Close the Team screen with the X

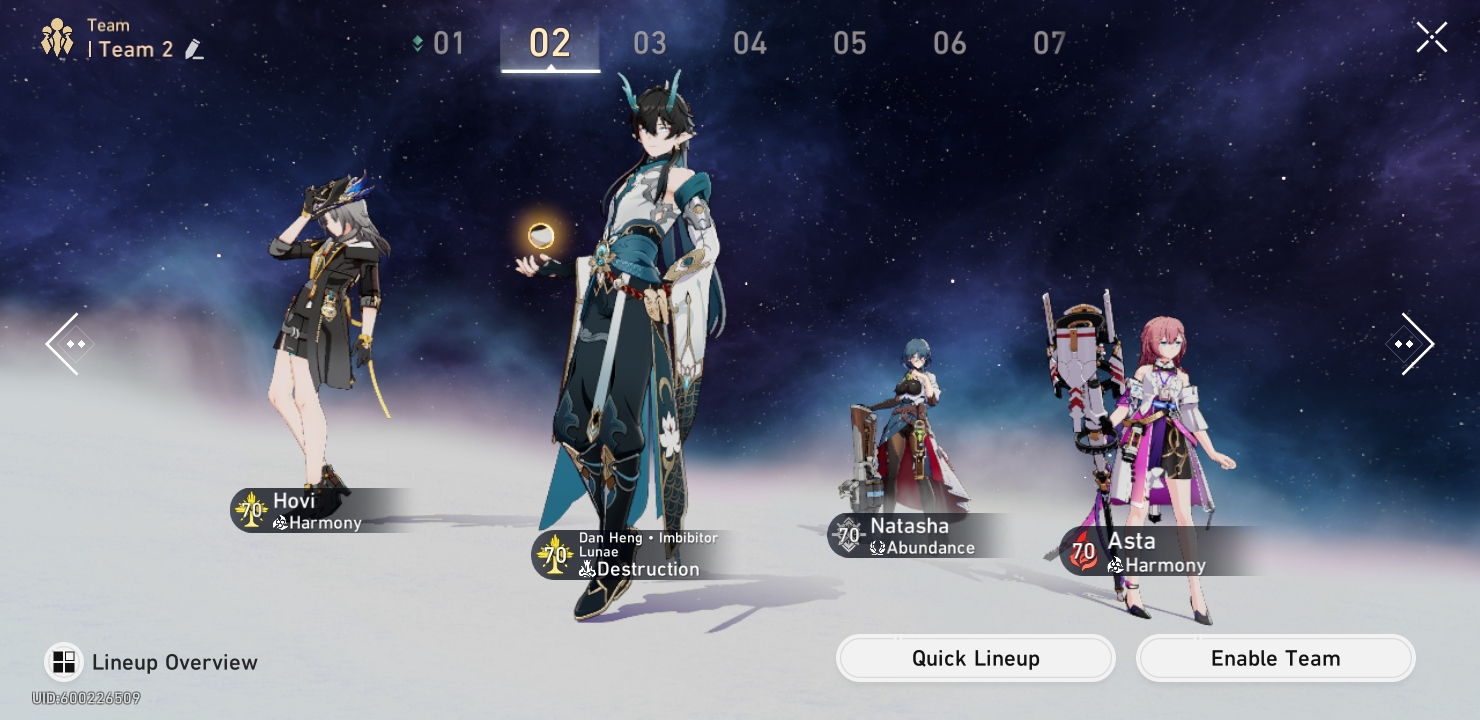click(x=1431, y=37)
